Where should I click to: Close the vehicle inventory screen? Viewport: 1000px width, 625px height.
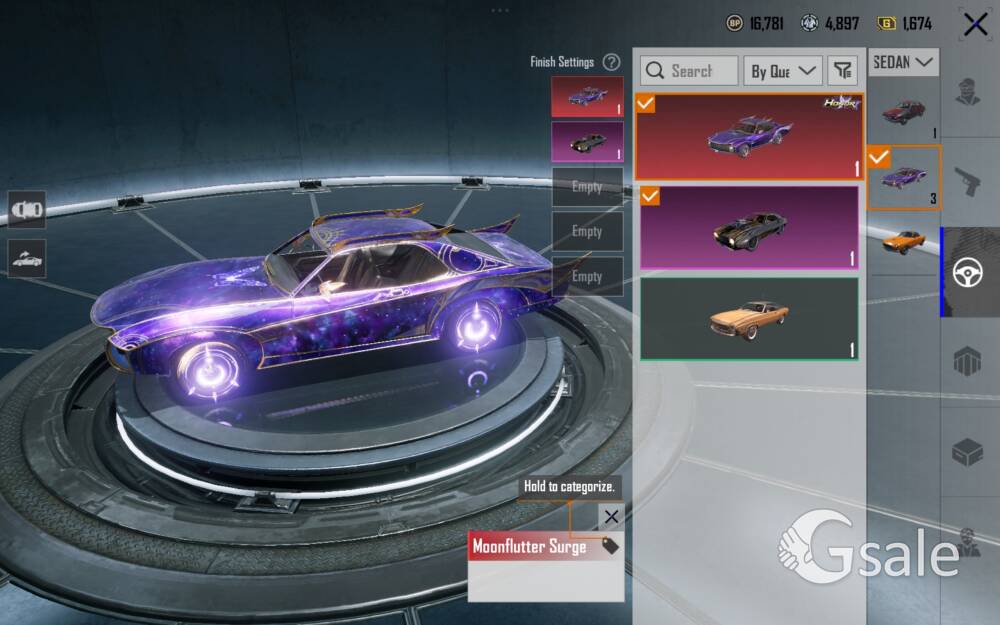[x=975, y=25]
